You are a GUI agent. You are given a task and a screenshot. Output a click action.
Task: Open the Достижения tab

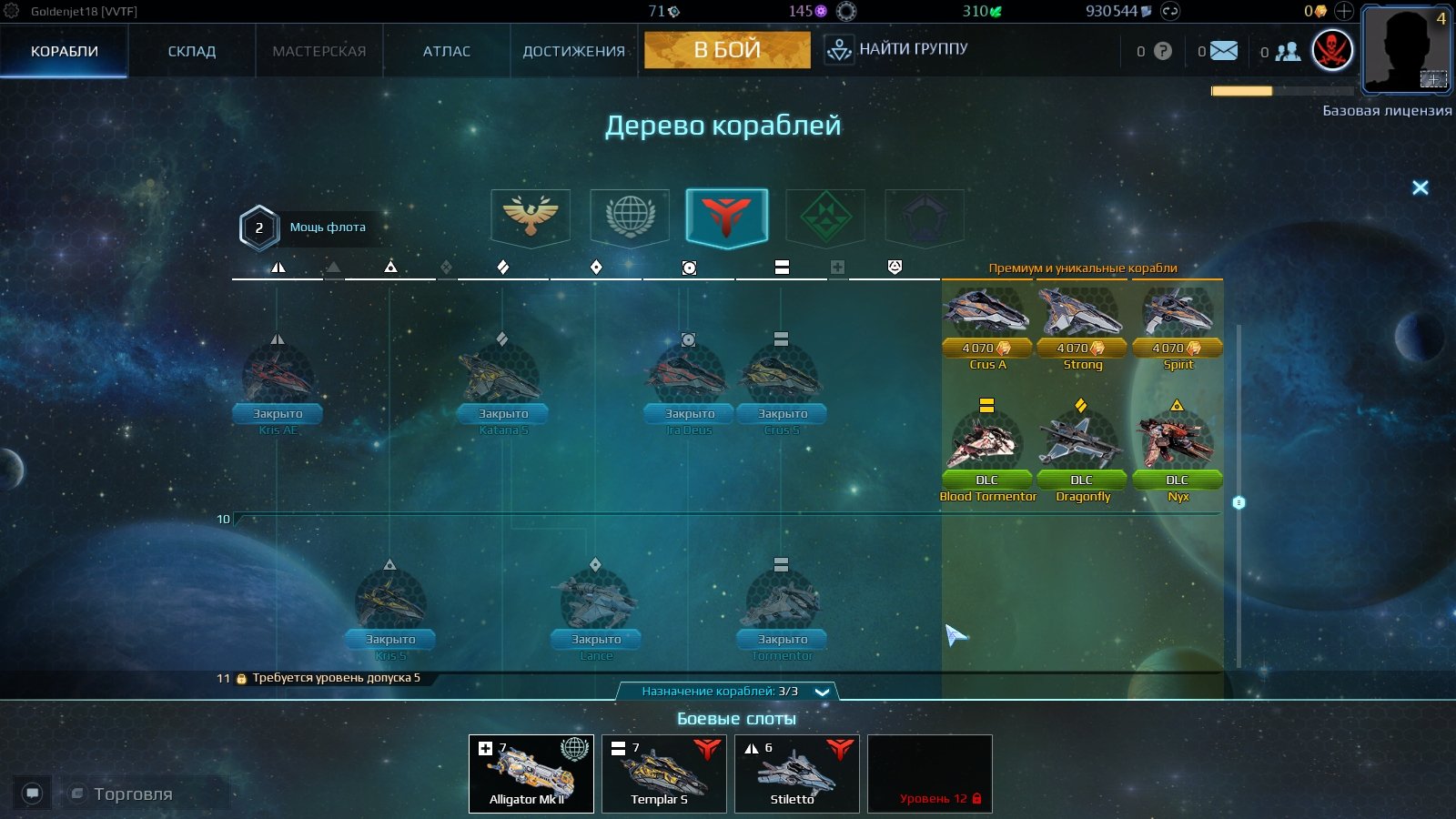pos(573,51)
